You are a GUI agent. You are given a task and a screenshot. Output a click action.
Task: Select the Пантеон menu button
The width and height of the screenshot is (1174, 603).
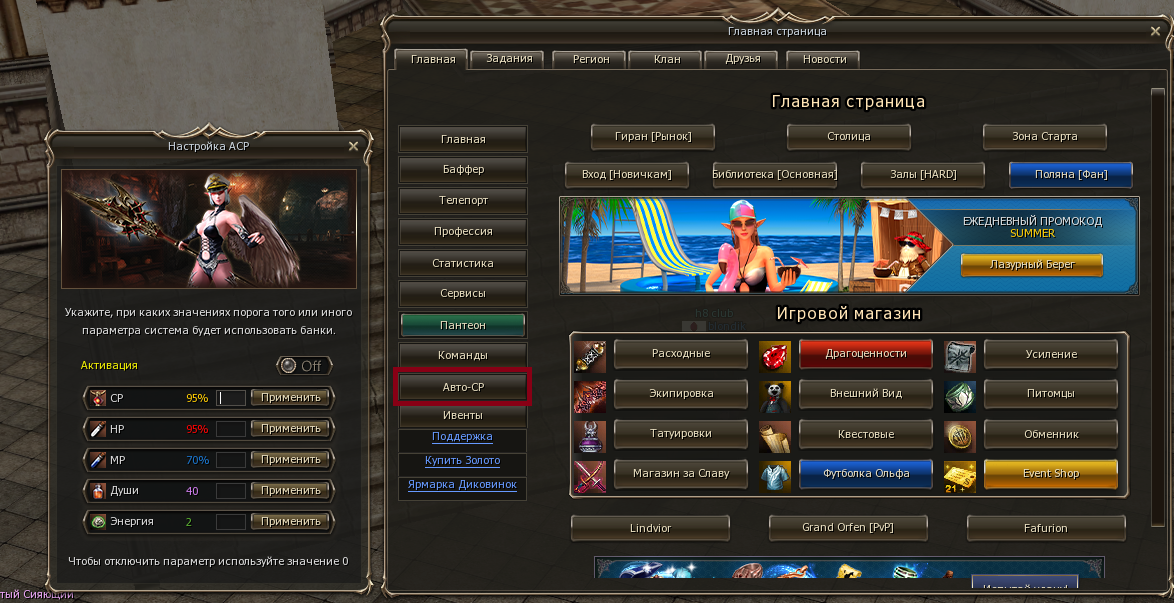[463, 325]
